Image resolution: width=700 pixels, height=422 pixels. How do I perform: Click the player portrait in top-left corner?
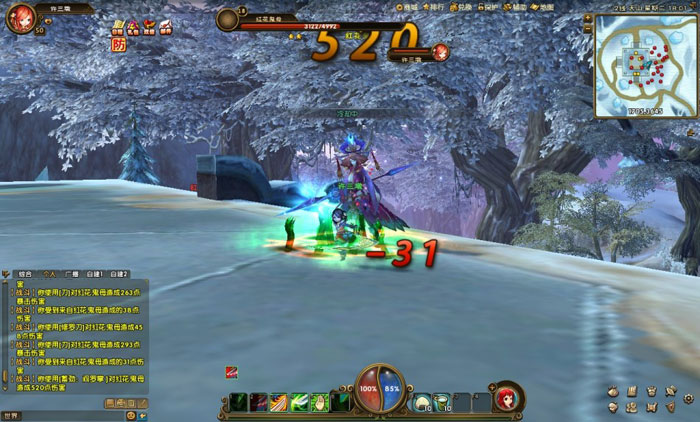click(x=20, y=17)
